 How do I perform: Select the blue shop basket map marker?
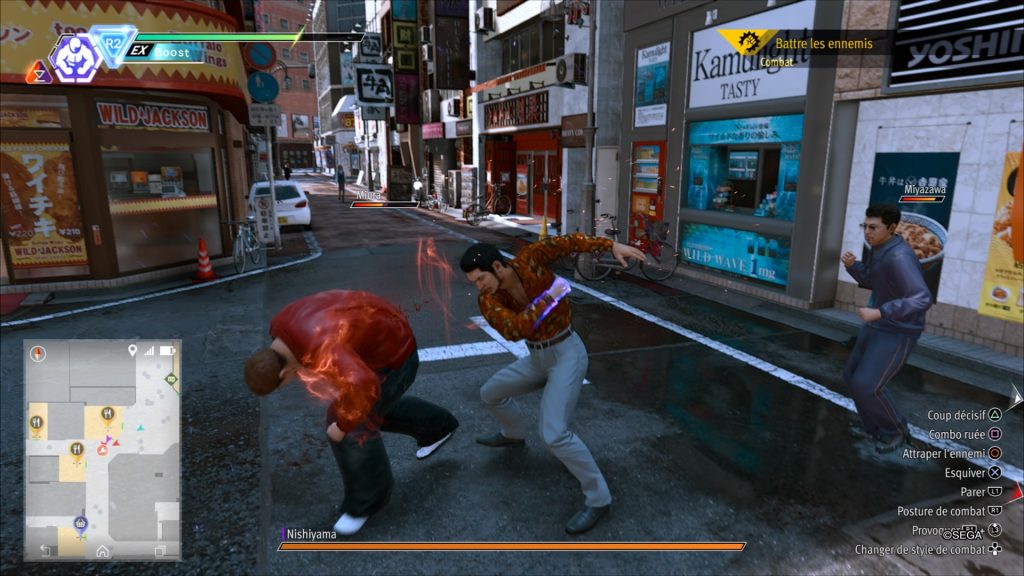point(80,523)
